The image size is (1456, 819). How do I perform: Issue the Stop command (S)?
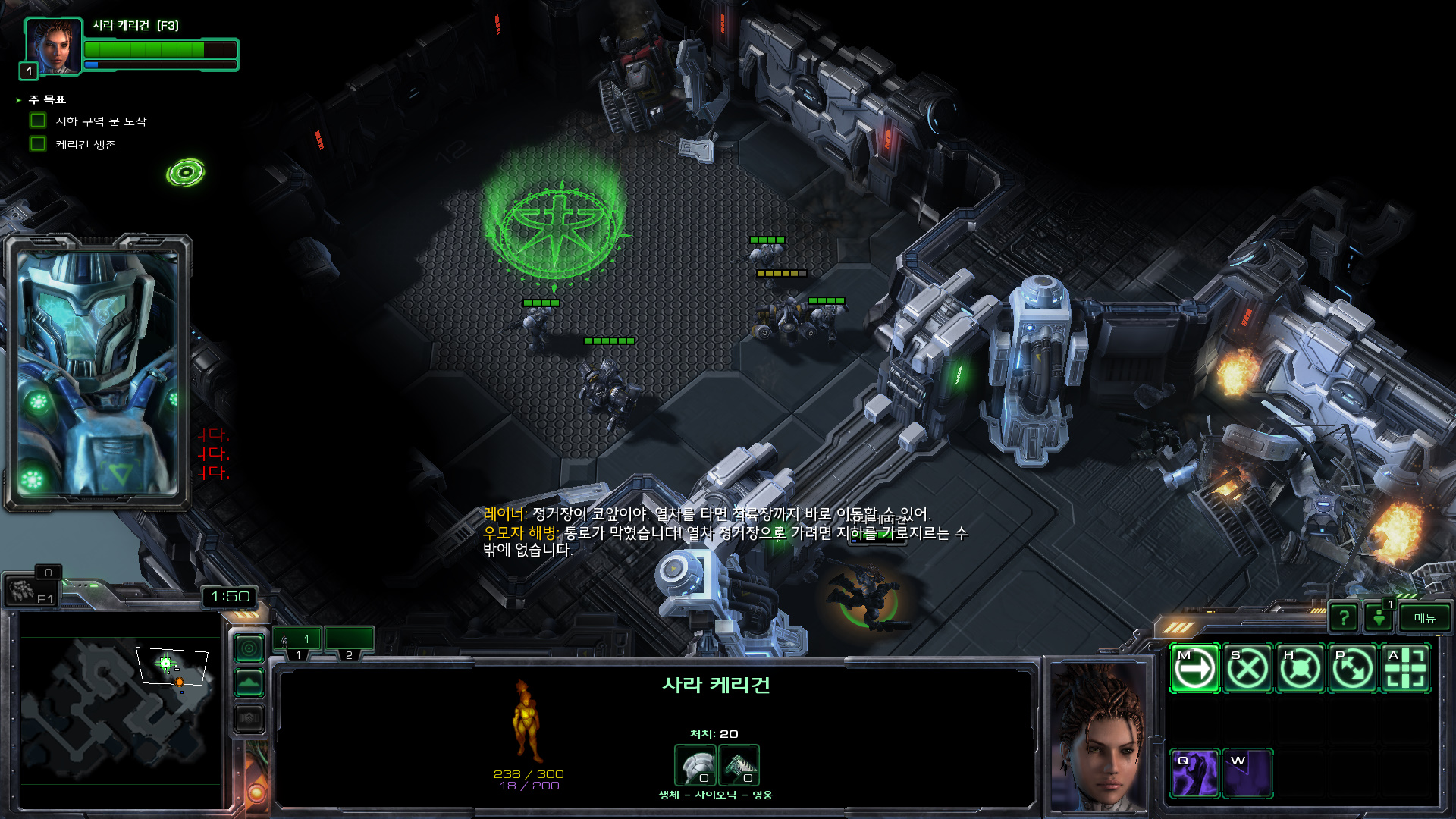(x=1247, y=669)
